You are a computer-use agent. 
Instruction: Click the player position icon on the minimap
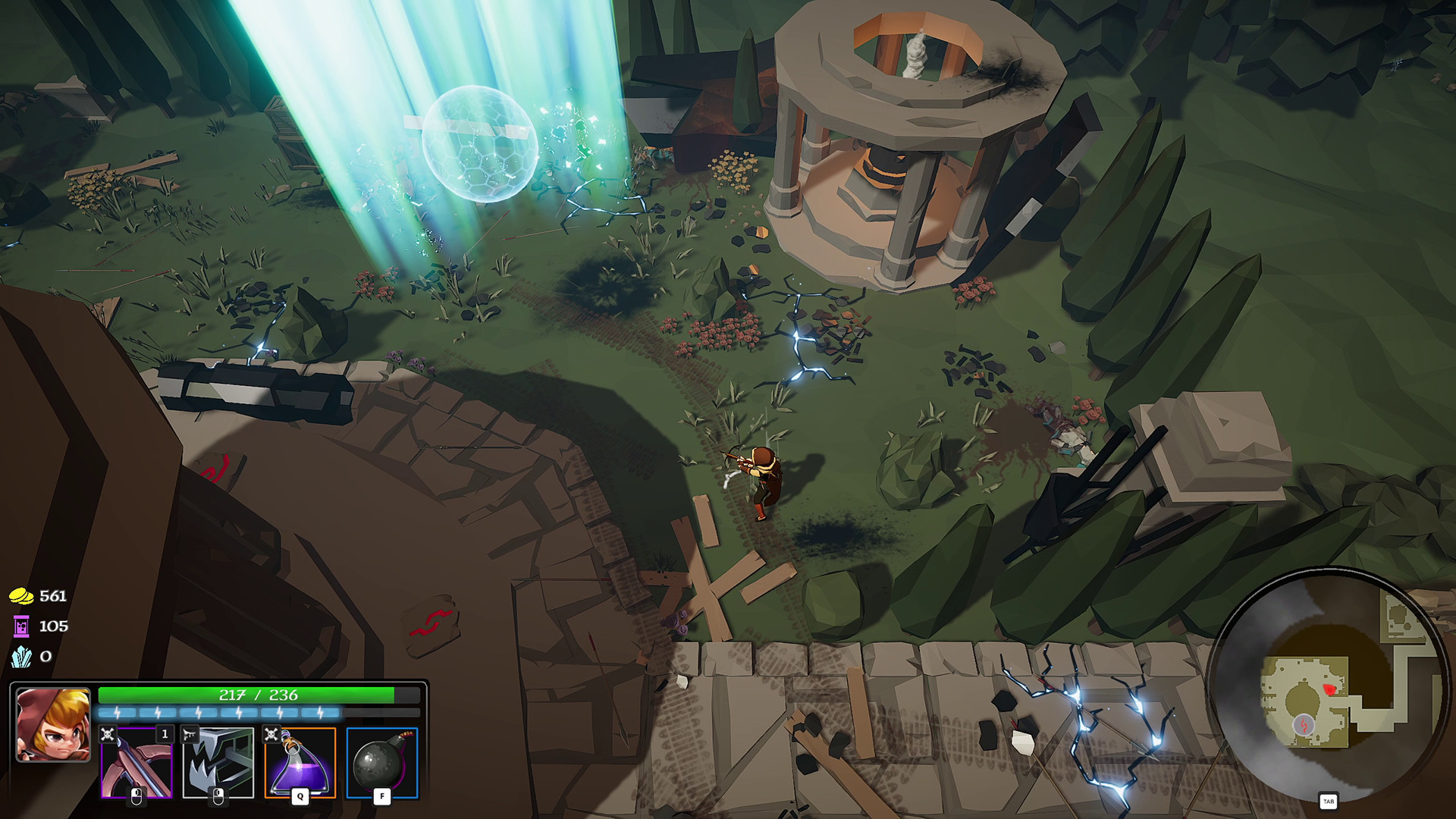[x=1304, y=724]
